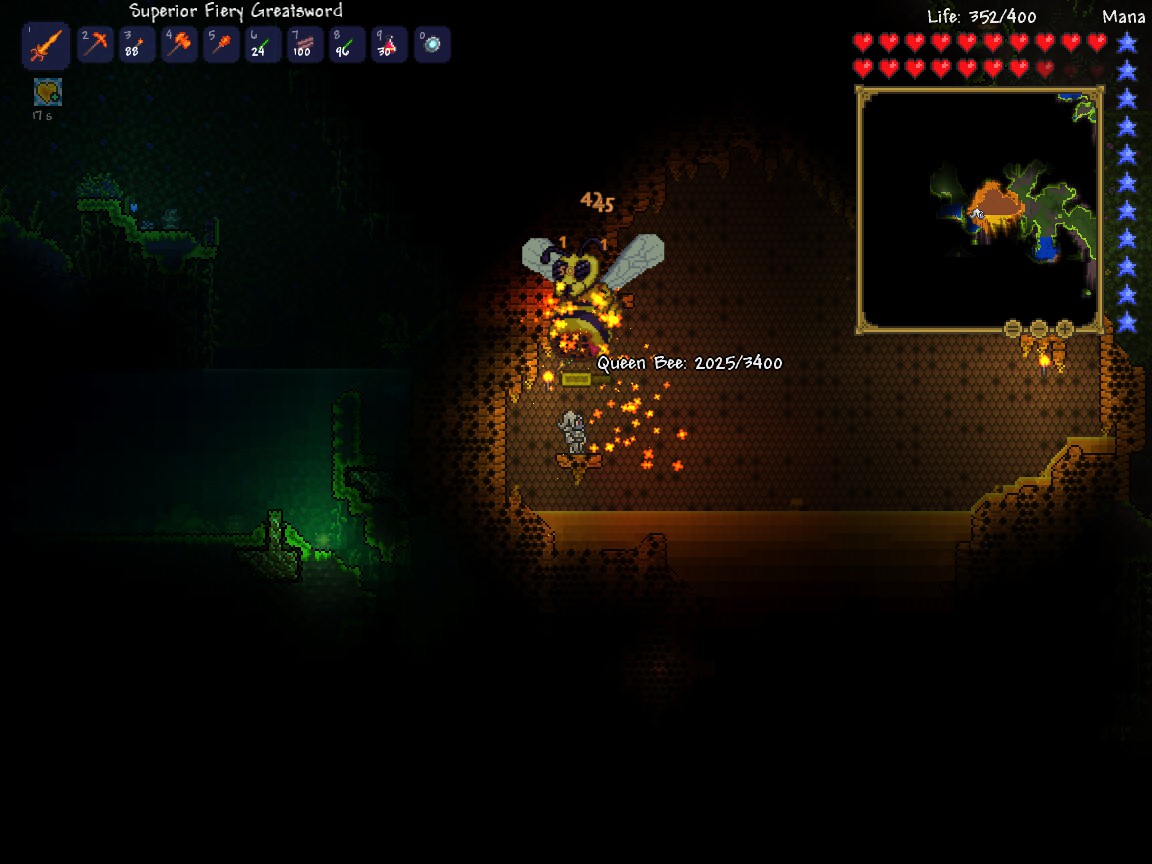Image resolution: width=1152 pixels, height=864 pixels.
Task: Click the heart buff icon with timer
Action: tap(47, 93)
